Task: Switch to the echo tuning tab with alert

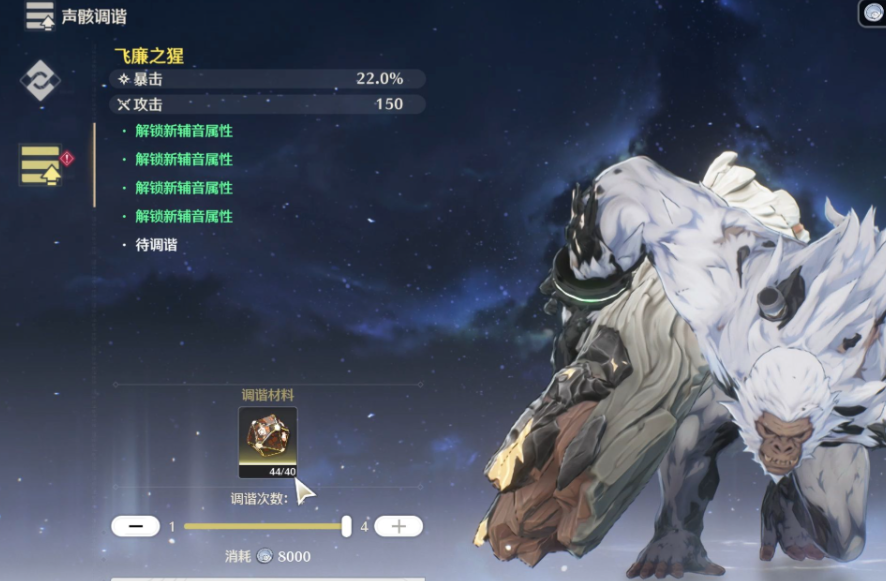Action: (x=42, y=165)
